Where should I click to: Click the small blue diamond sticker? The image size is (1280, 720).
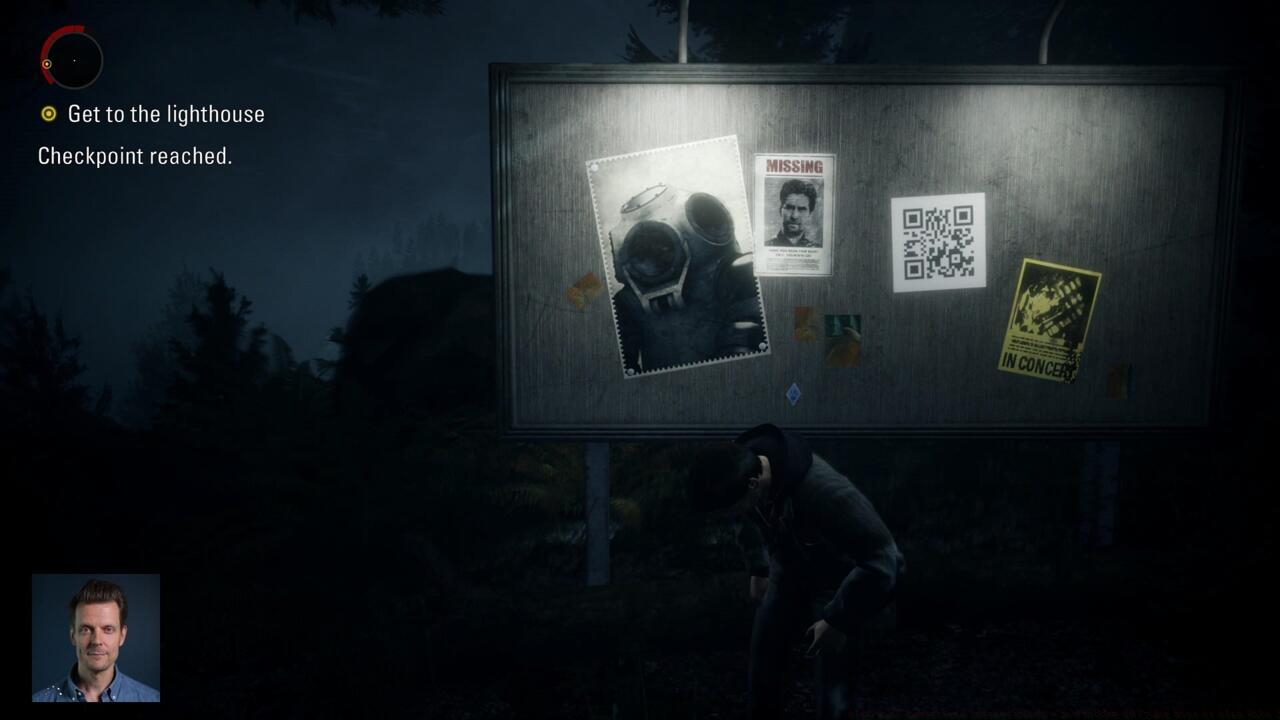(x=793, y=393)
